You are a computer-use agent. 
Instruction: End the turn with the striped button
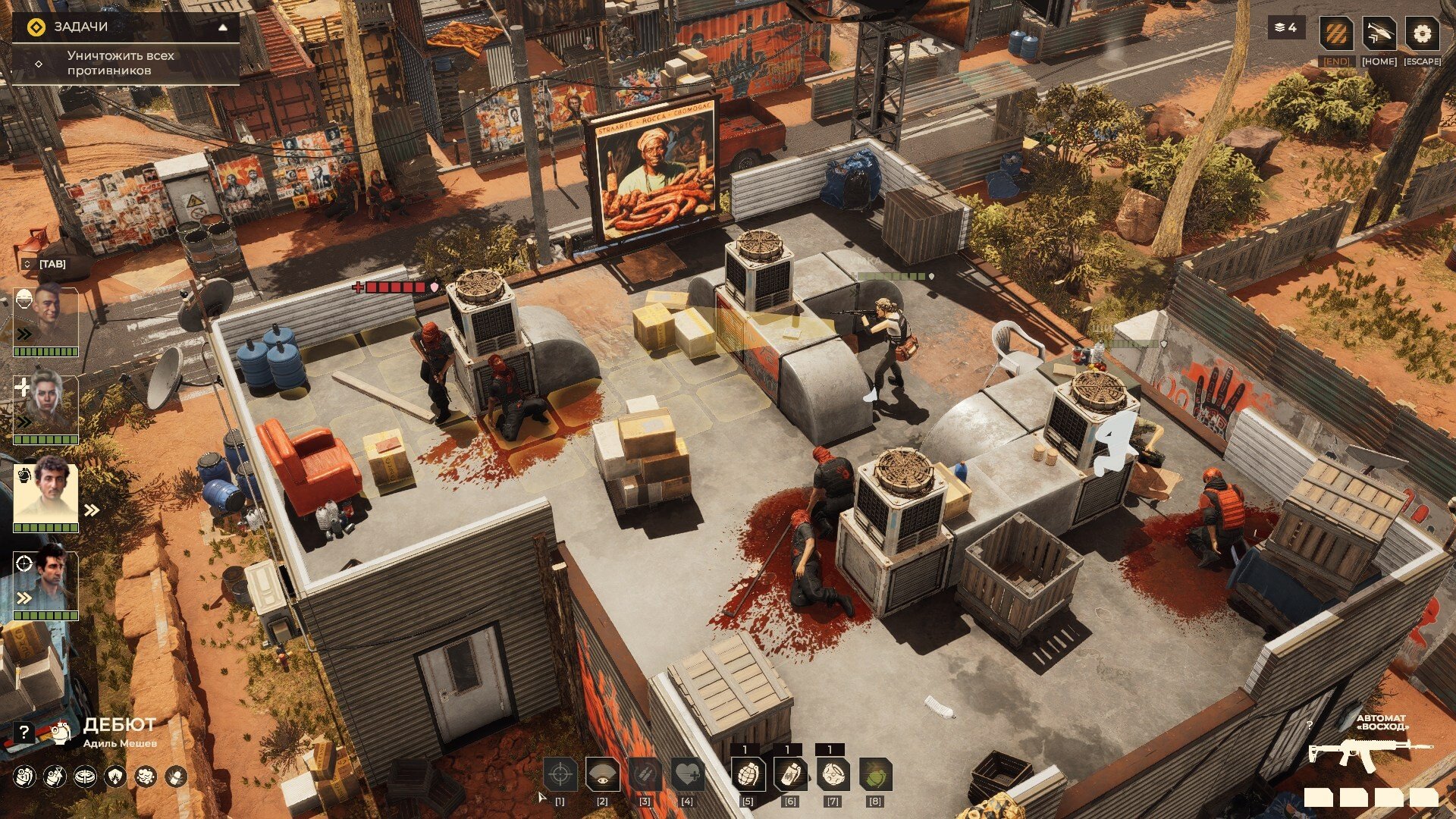1336,35
